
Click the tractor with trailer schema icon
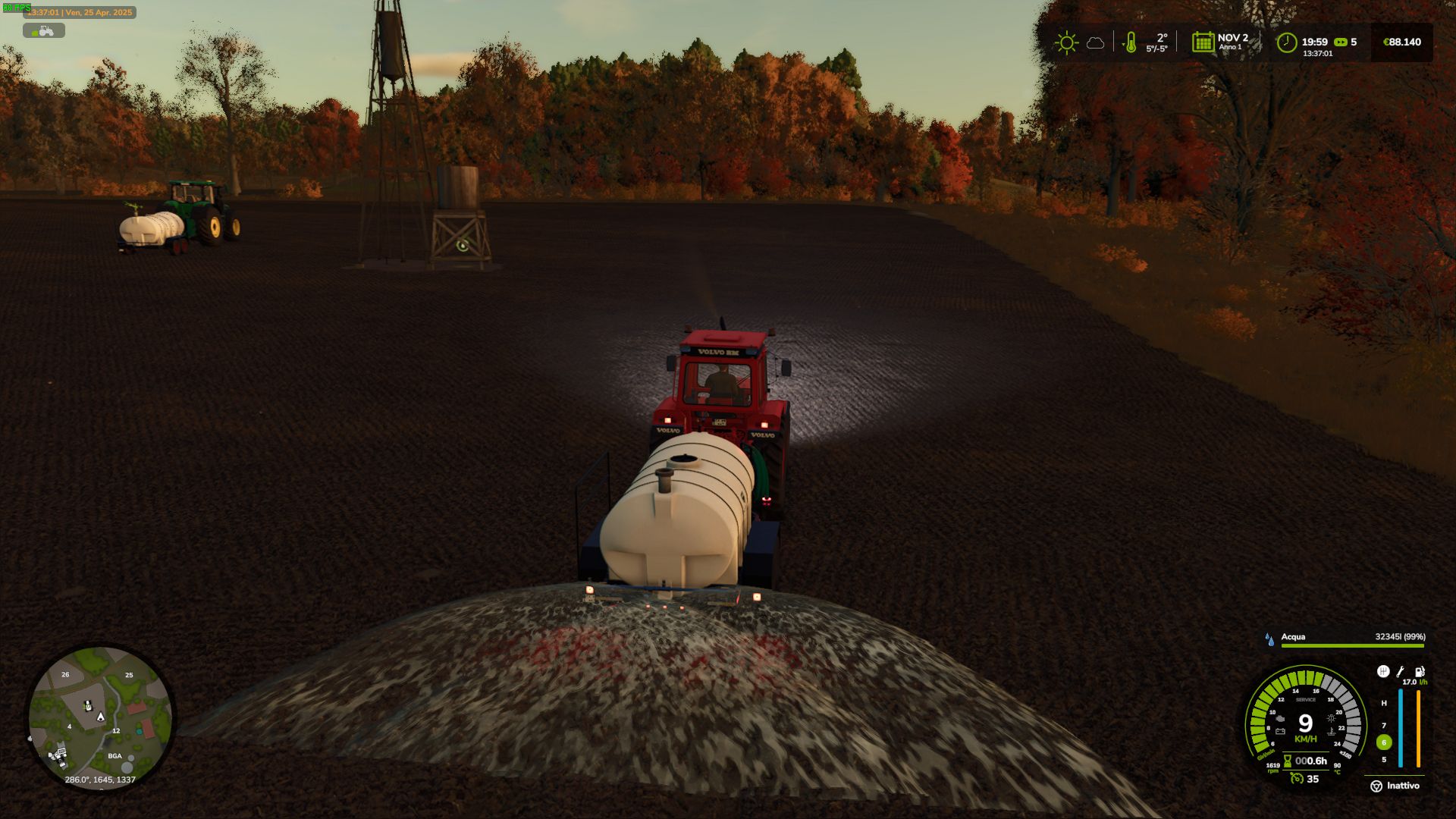click(44, 30)
